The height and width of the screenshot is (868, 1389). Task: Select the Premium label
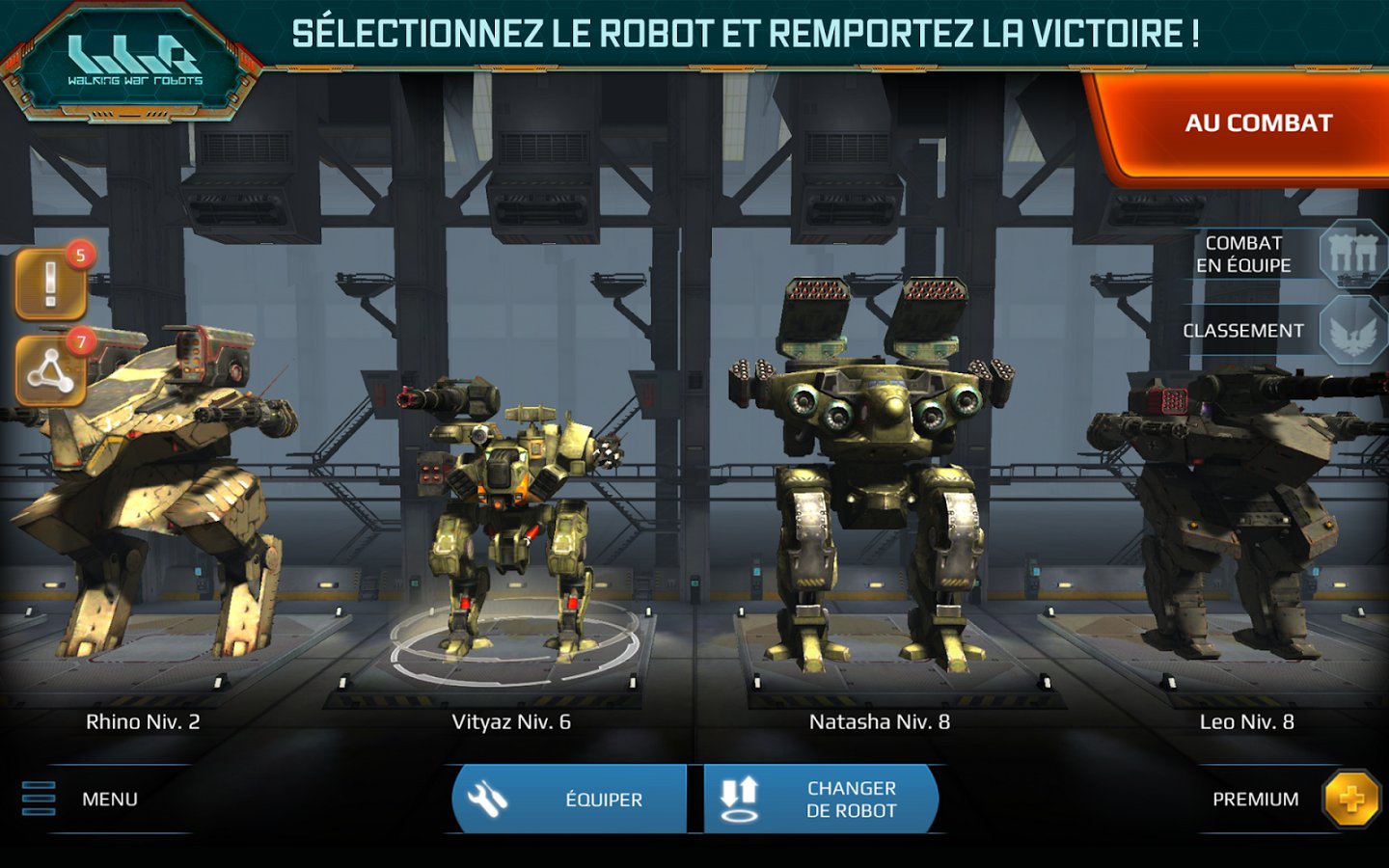(1254, 798)
